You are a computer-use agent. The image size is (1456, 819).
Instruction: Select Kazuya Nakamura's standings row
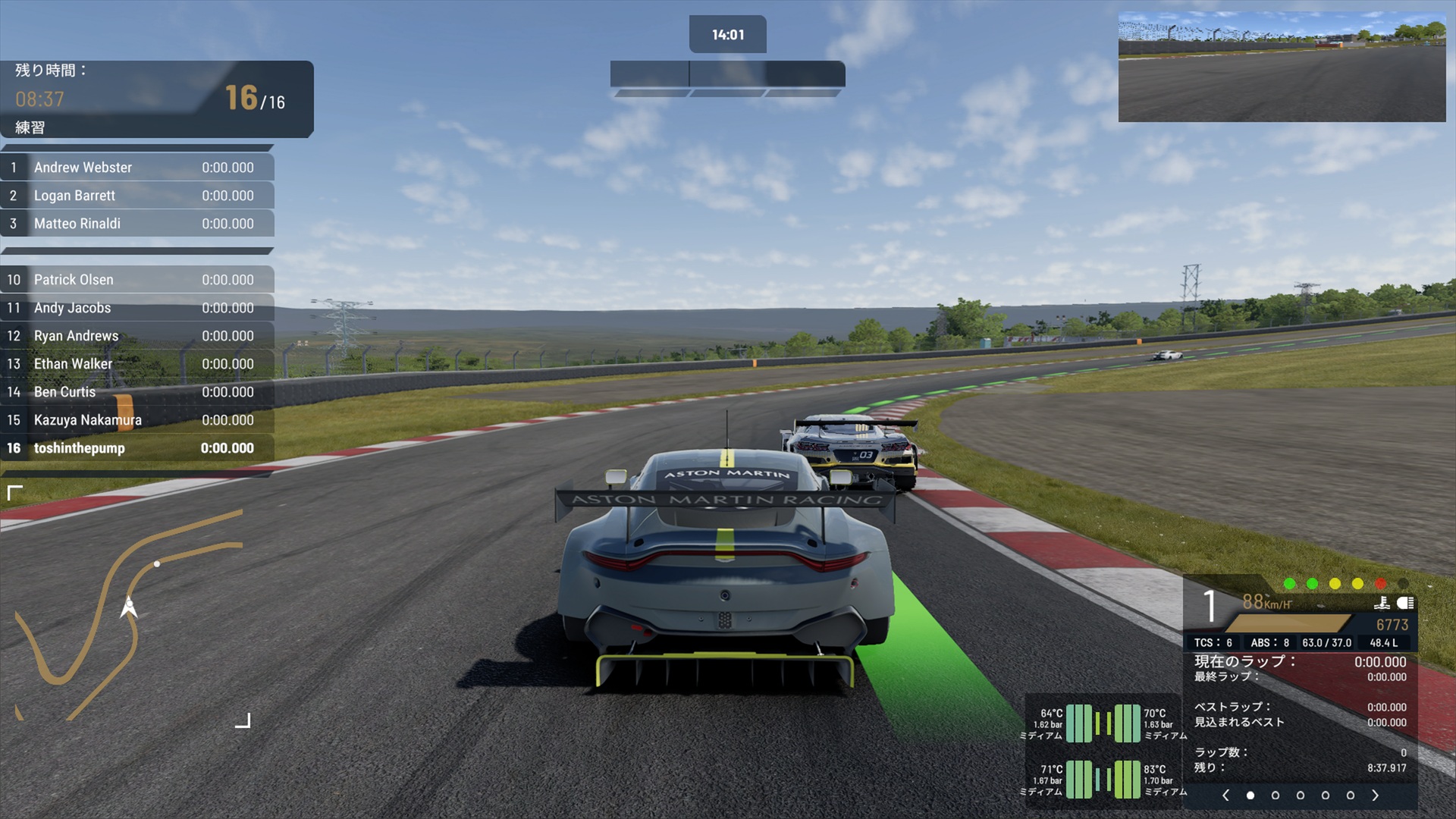click(137, 420)
